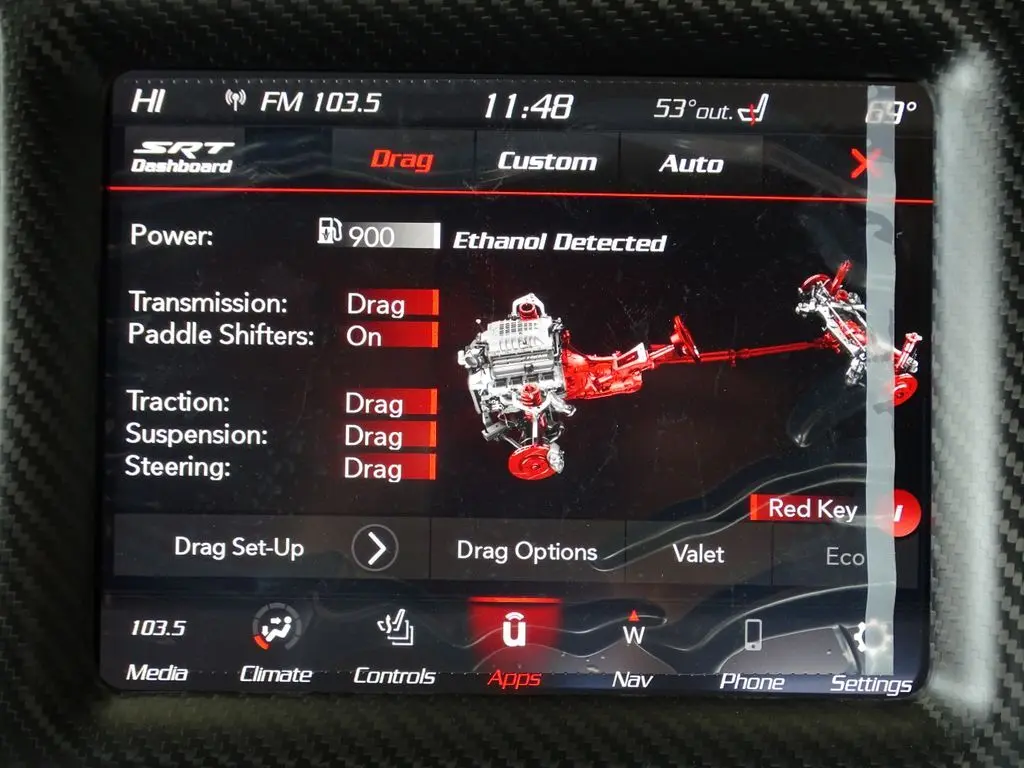Activate Valet mode
The height and width of the screenshot is (768, 1024).
pos(698,553)
